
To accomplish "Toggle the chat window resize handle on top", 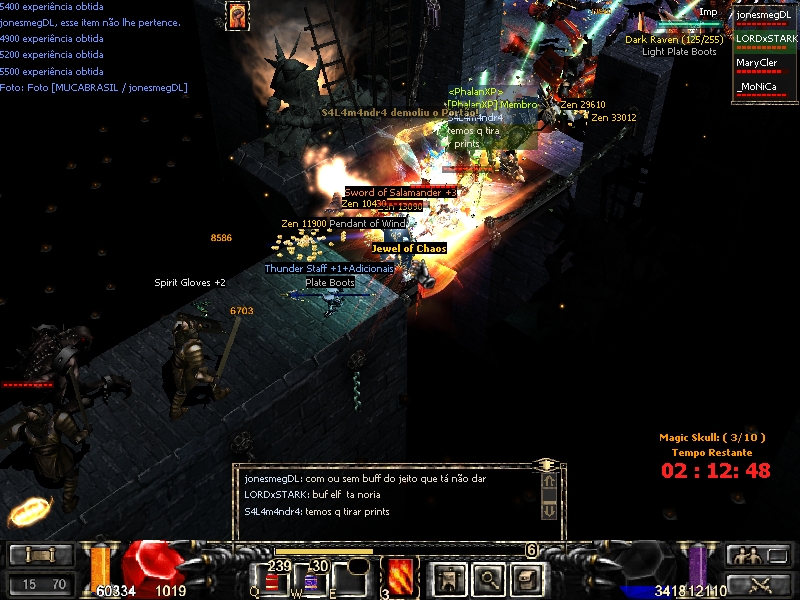I will tap(546, 465).
